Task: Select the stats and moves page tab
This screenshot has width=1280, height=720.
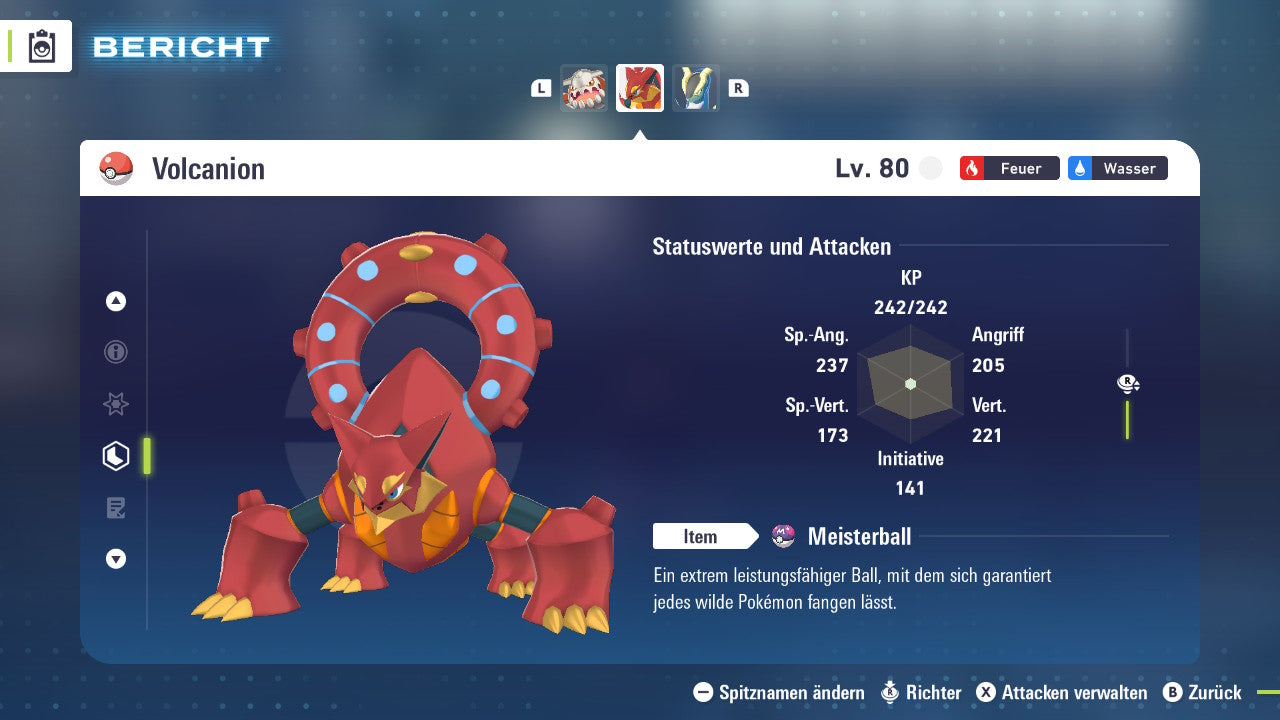Action: coord(116,456)
